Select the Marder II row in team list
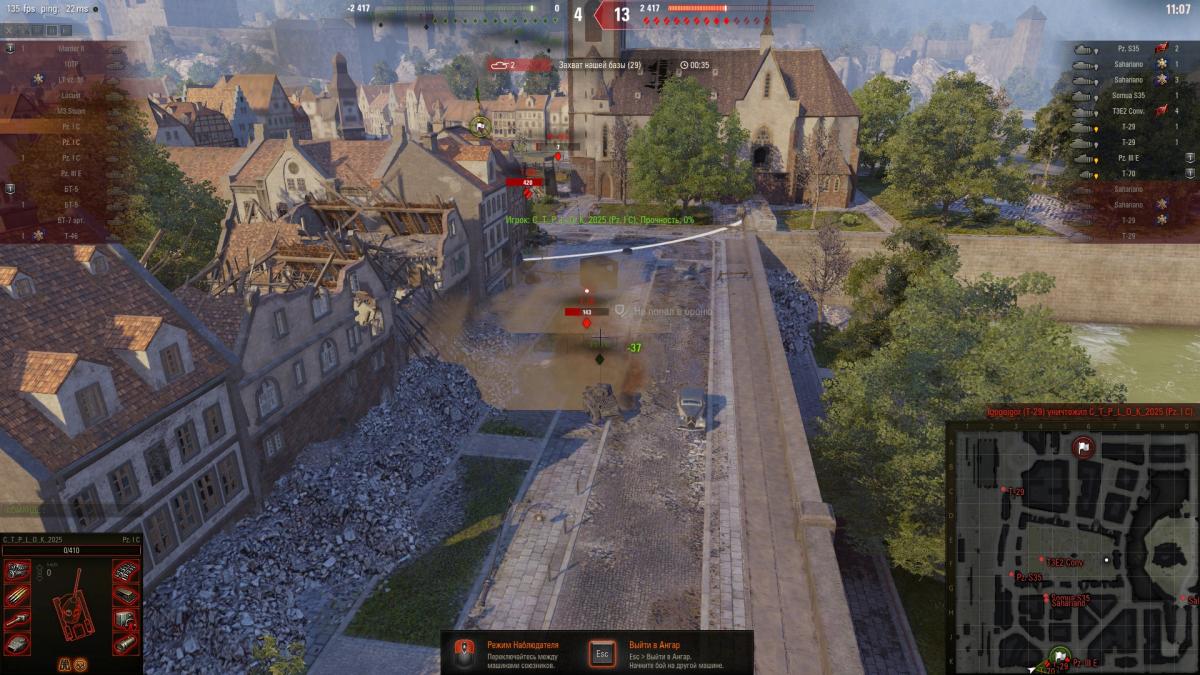Image resolution: width=1200 pixels, height=675 pixels. pos(70,48)
